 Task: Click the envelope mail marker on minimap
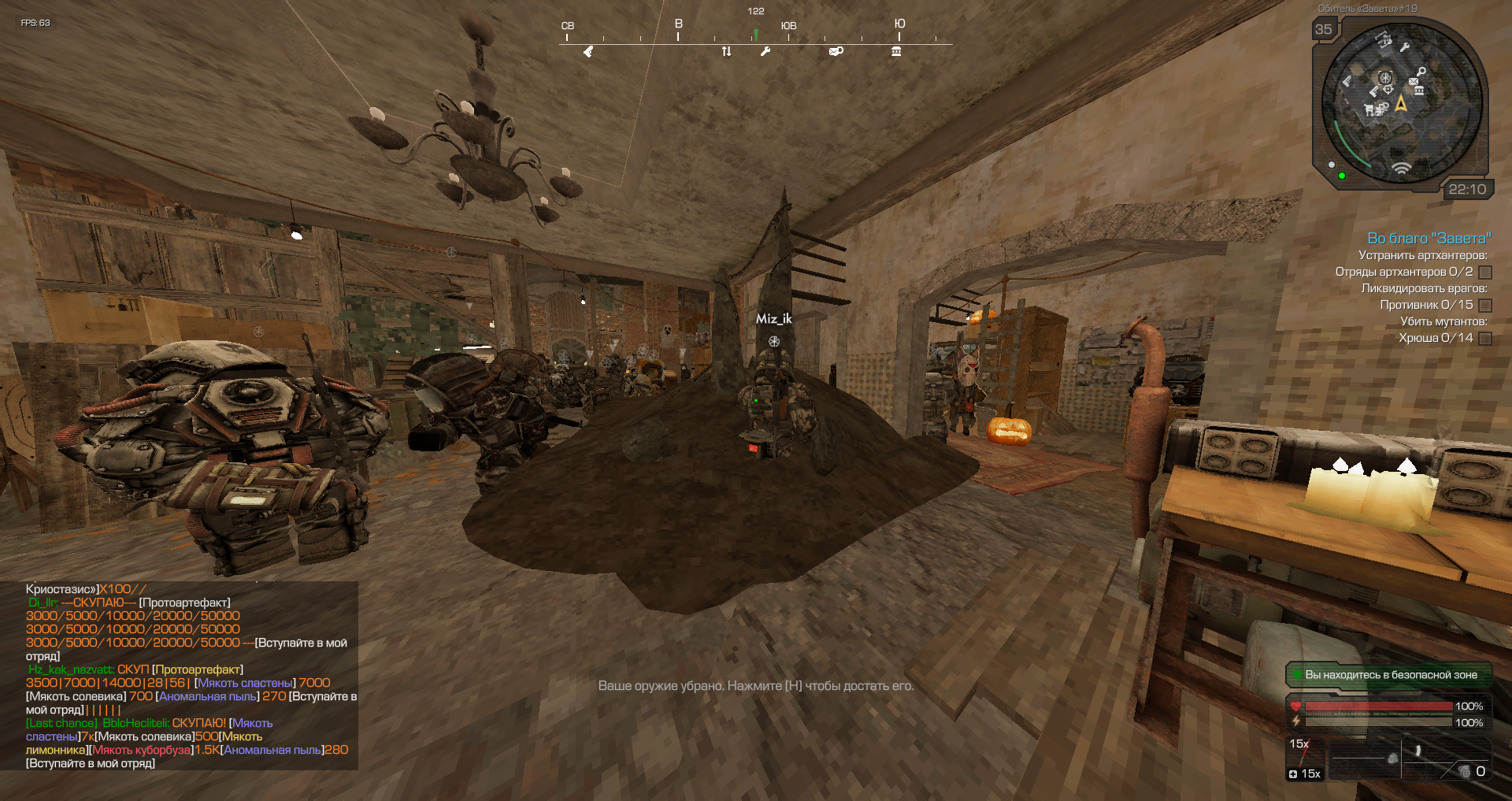pyautogui.click(x=1414, y=81)
